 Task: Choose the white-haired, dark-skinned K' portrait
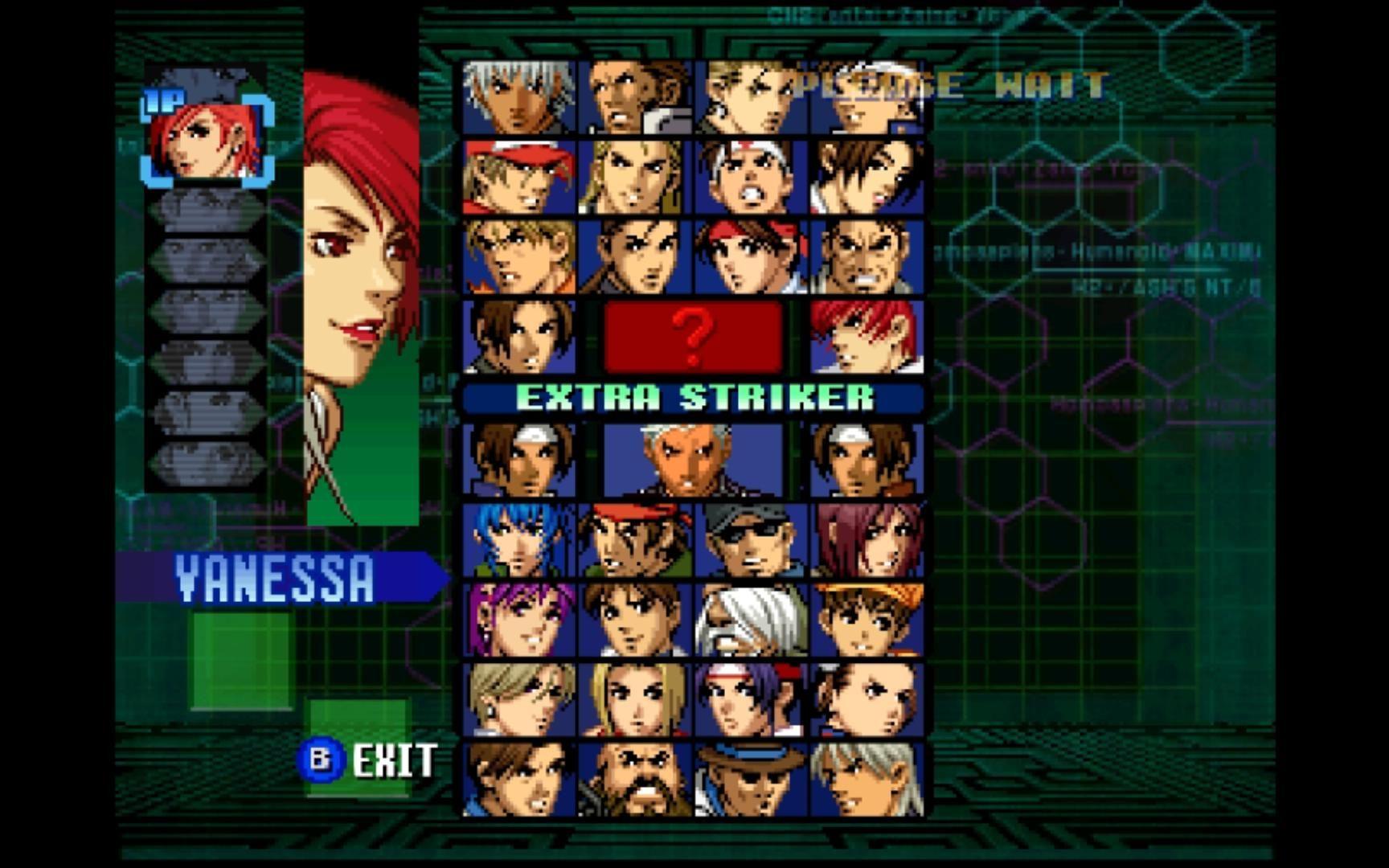519,97
